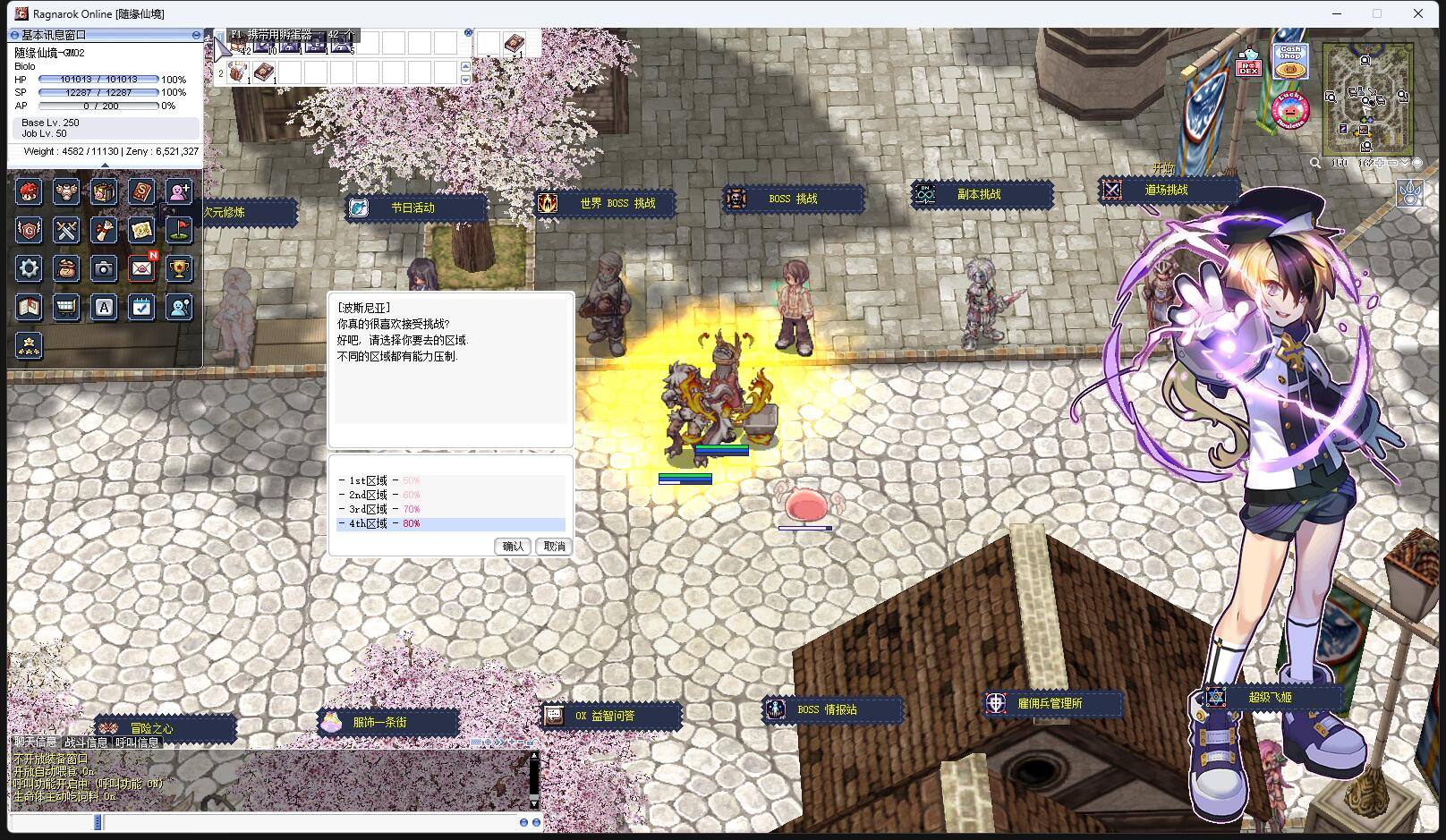This screenshot has height=840, width=1446.
Task: Open the Lucky Roulette badge
Action: point(1289,110)
